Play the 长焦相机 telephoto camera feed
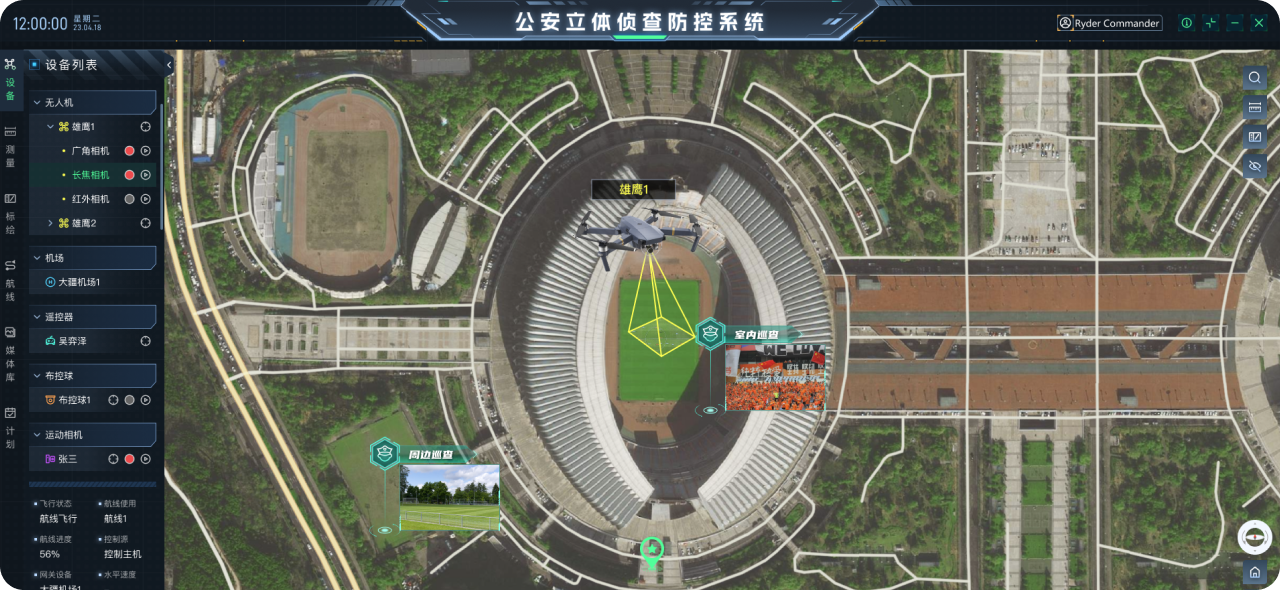Viewport: 1280px width, 590px height. pyautogui.click(x=145, y=175)
